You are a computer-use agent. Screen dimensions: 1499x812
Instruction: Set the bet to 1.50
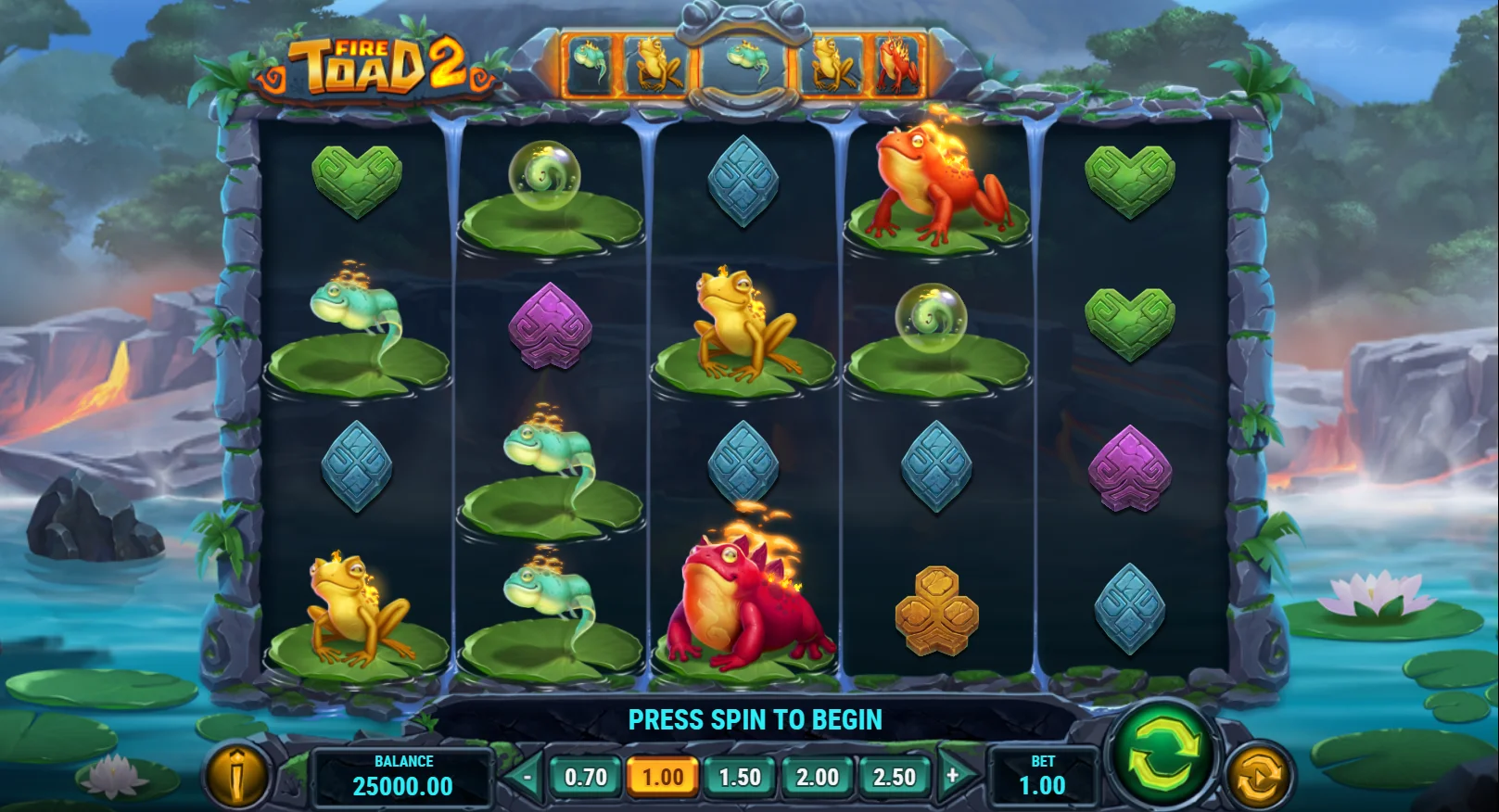(x=740, y=777)
